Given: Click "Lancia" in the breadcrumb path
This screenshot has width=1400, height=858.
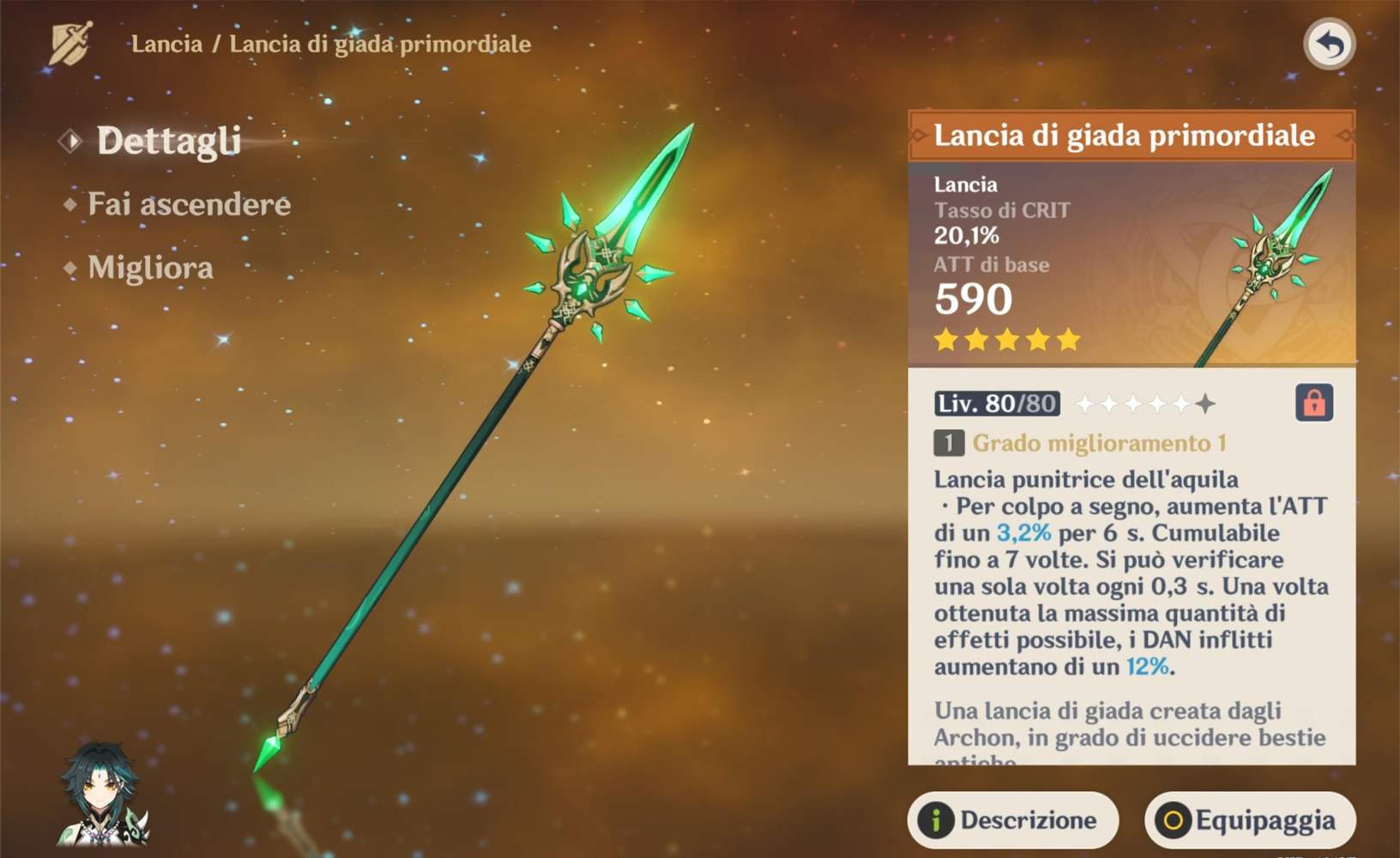Looking at the screenshot, I should (166, 45).
